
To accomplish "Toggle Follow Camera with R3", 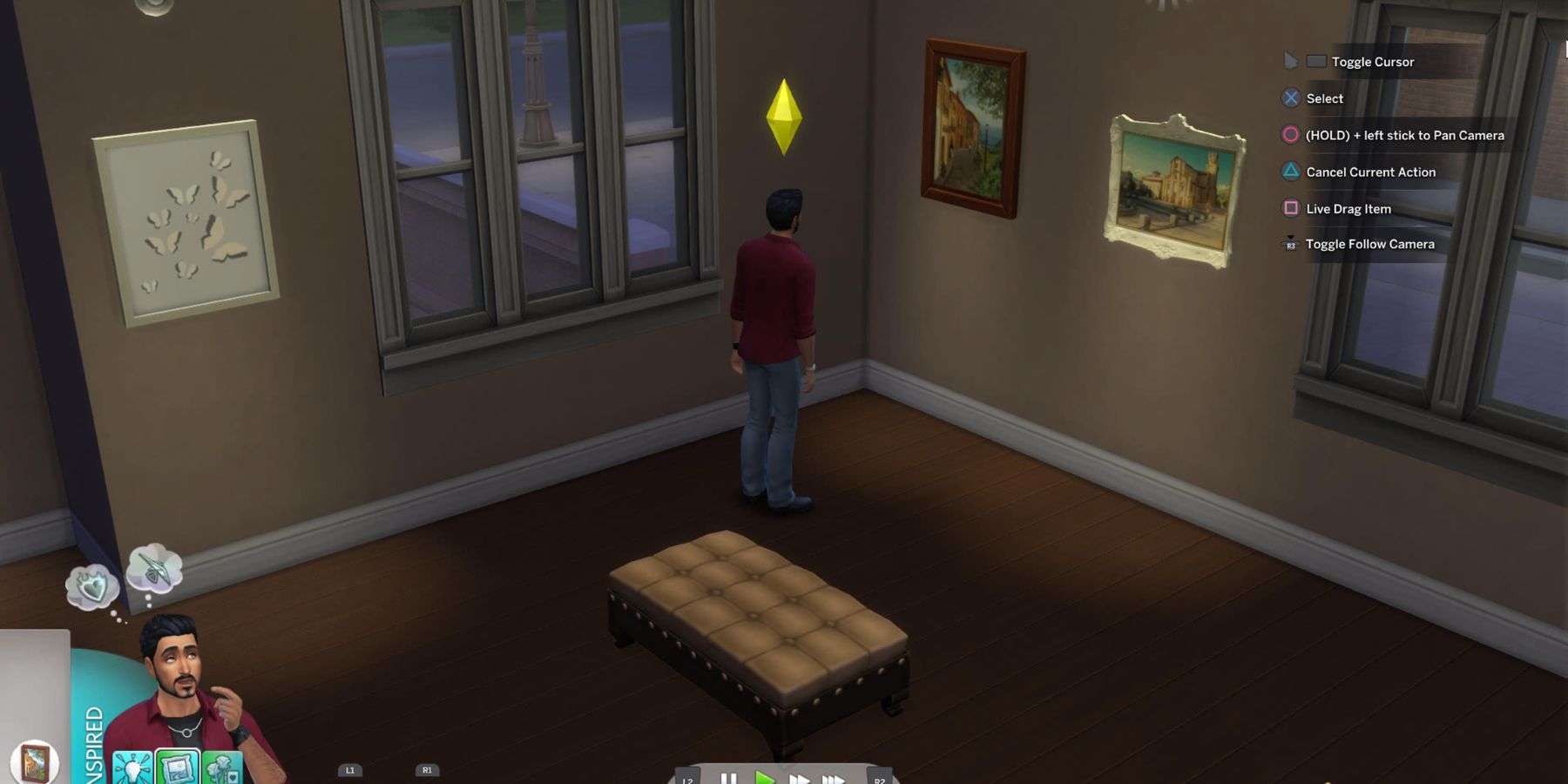I will click(1290, 245).
